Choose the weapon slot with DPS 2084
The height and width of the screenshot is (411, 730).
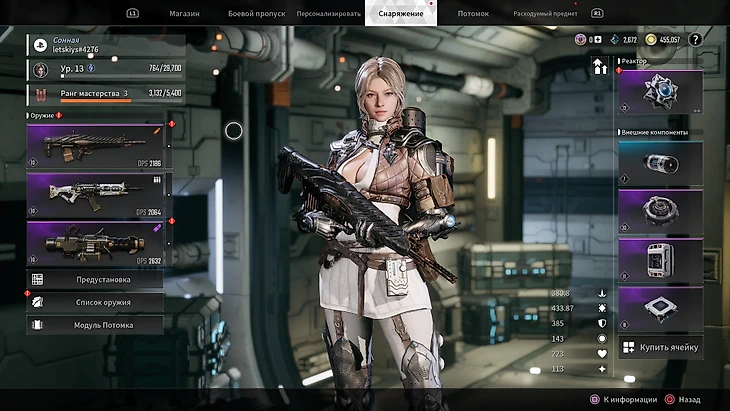point(96,192)
